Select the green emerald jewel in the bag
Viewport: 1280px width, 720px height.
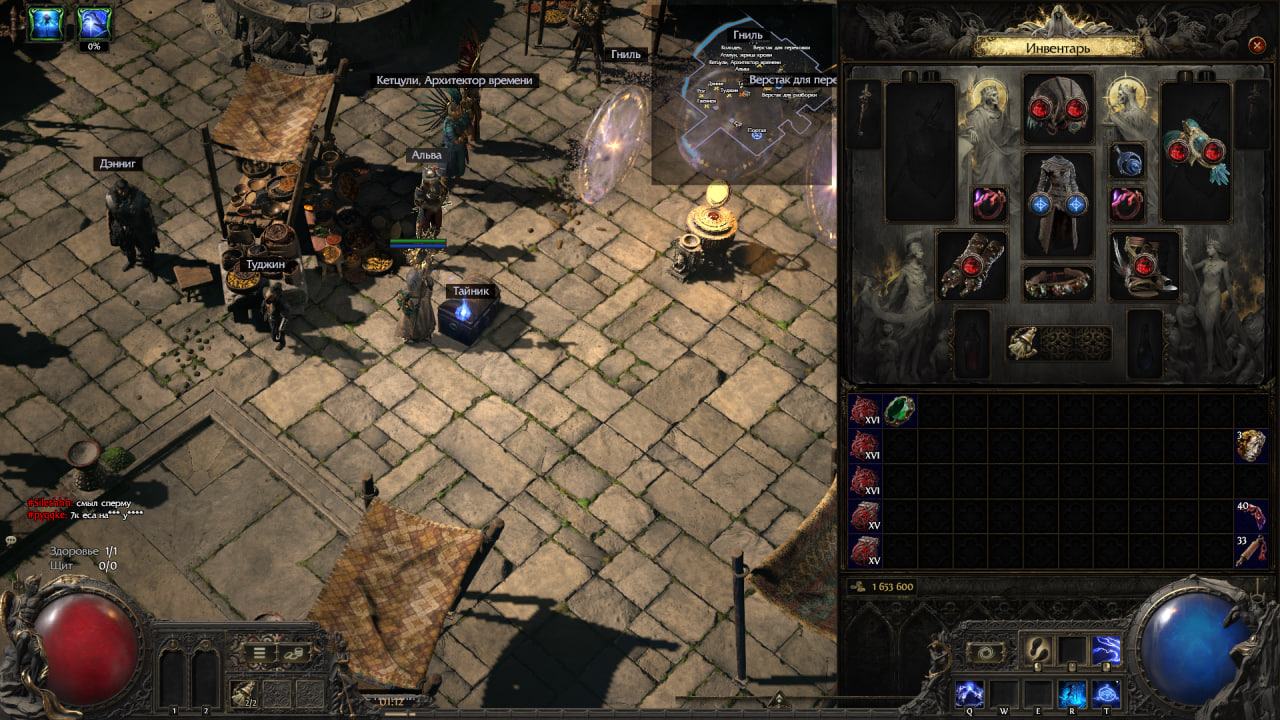(x=899, y=411)
